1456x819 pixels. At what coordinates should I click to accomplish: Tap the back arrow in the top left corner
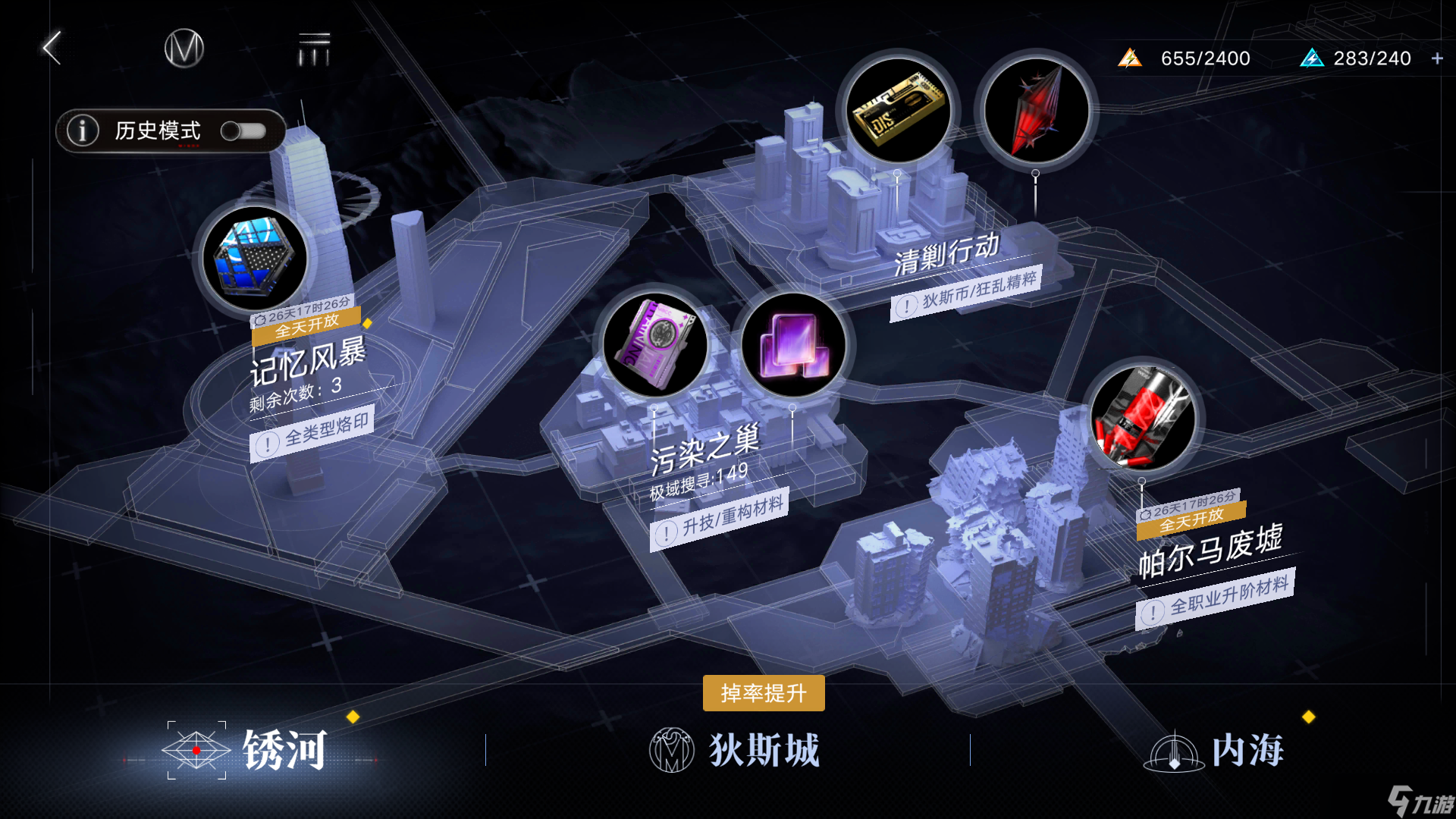coord(50,47)
